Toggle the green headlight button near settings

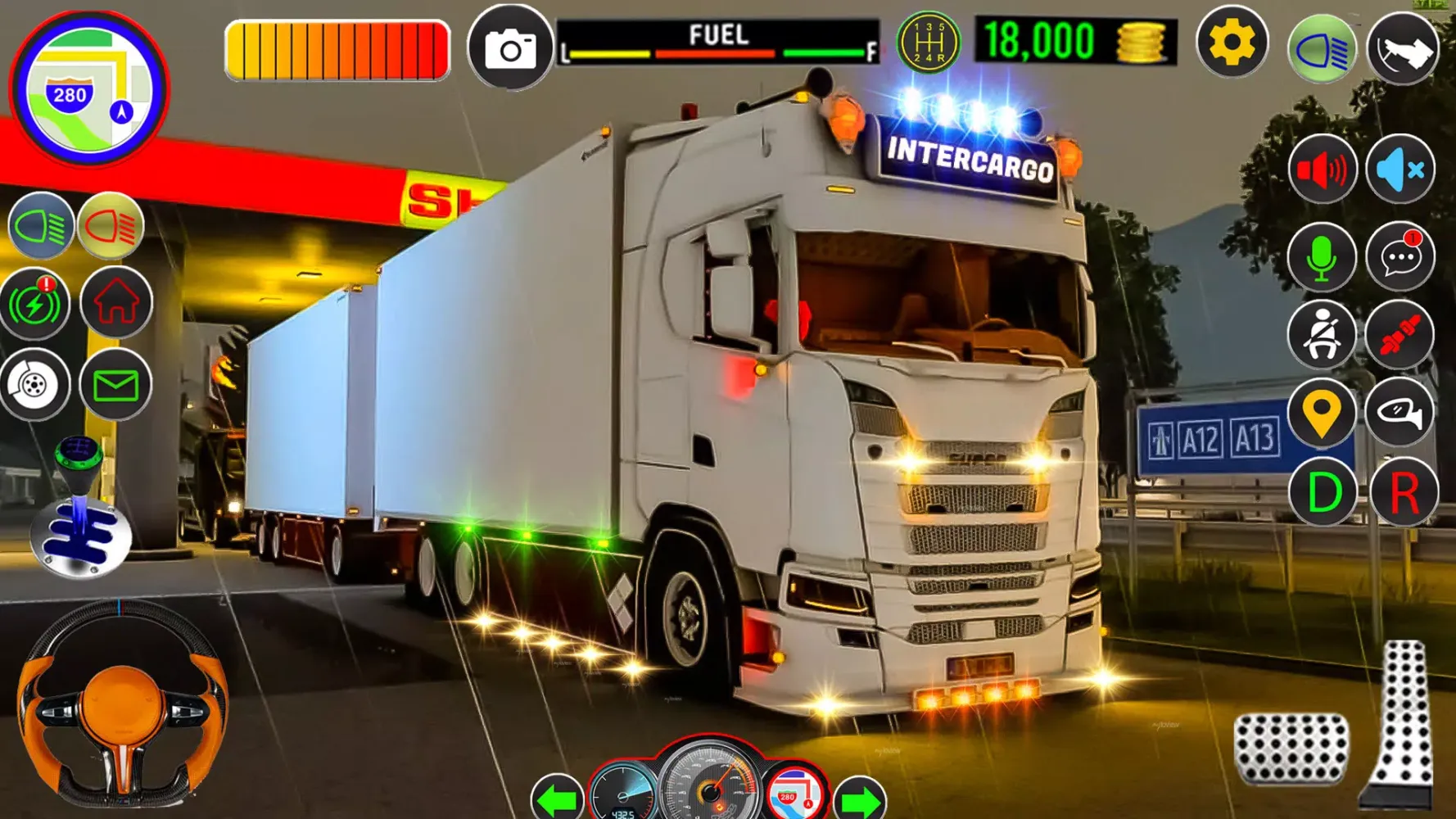tap(1321, 49)
